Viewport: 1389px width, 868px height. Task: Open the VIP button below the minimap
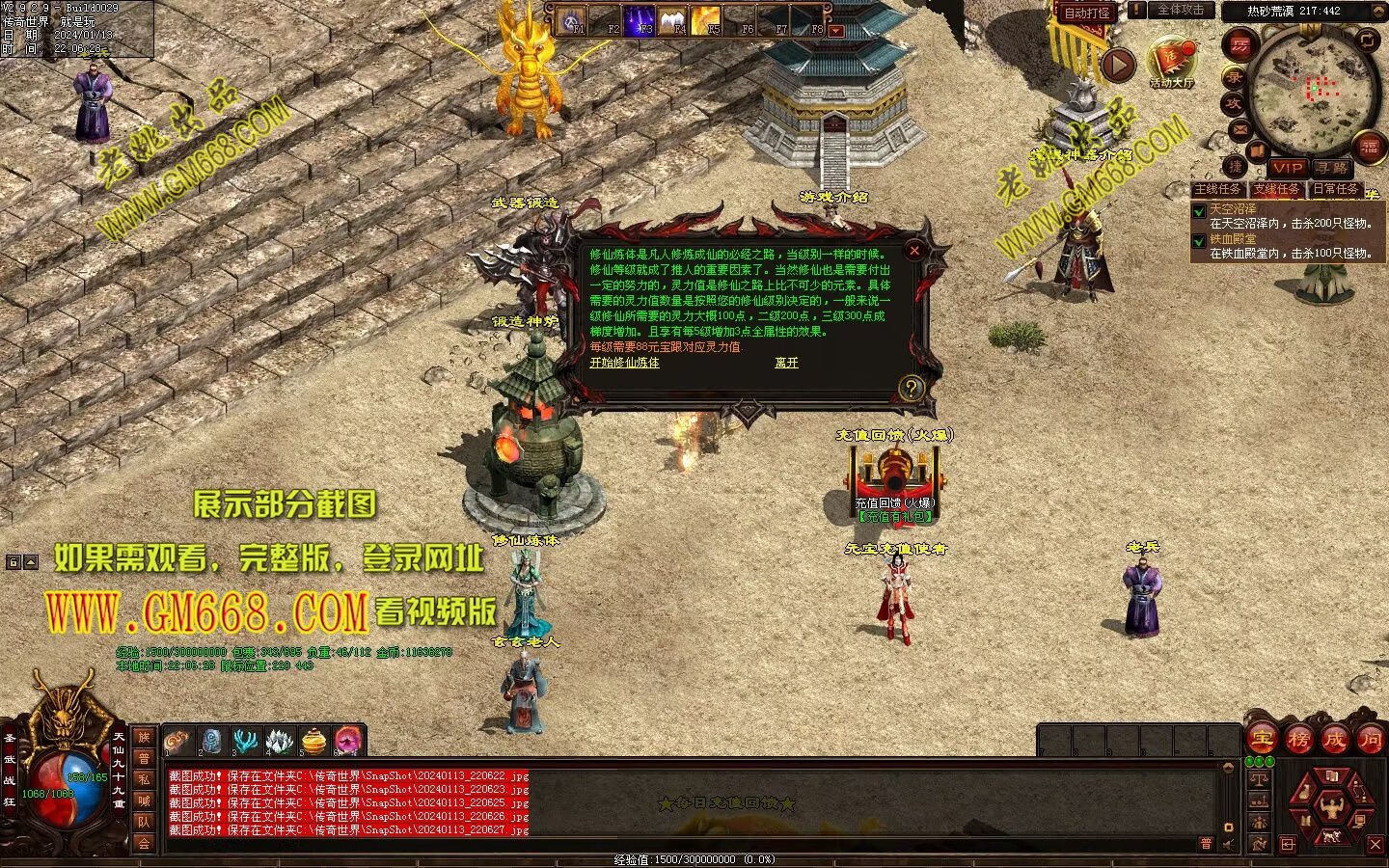[1286, 168]
